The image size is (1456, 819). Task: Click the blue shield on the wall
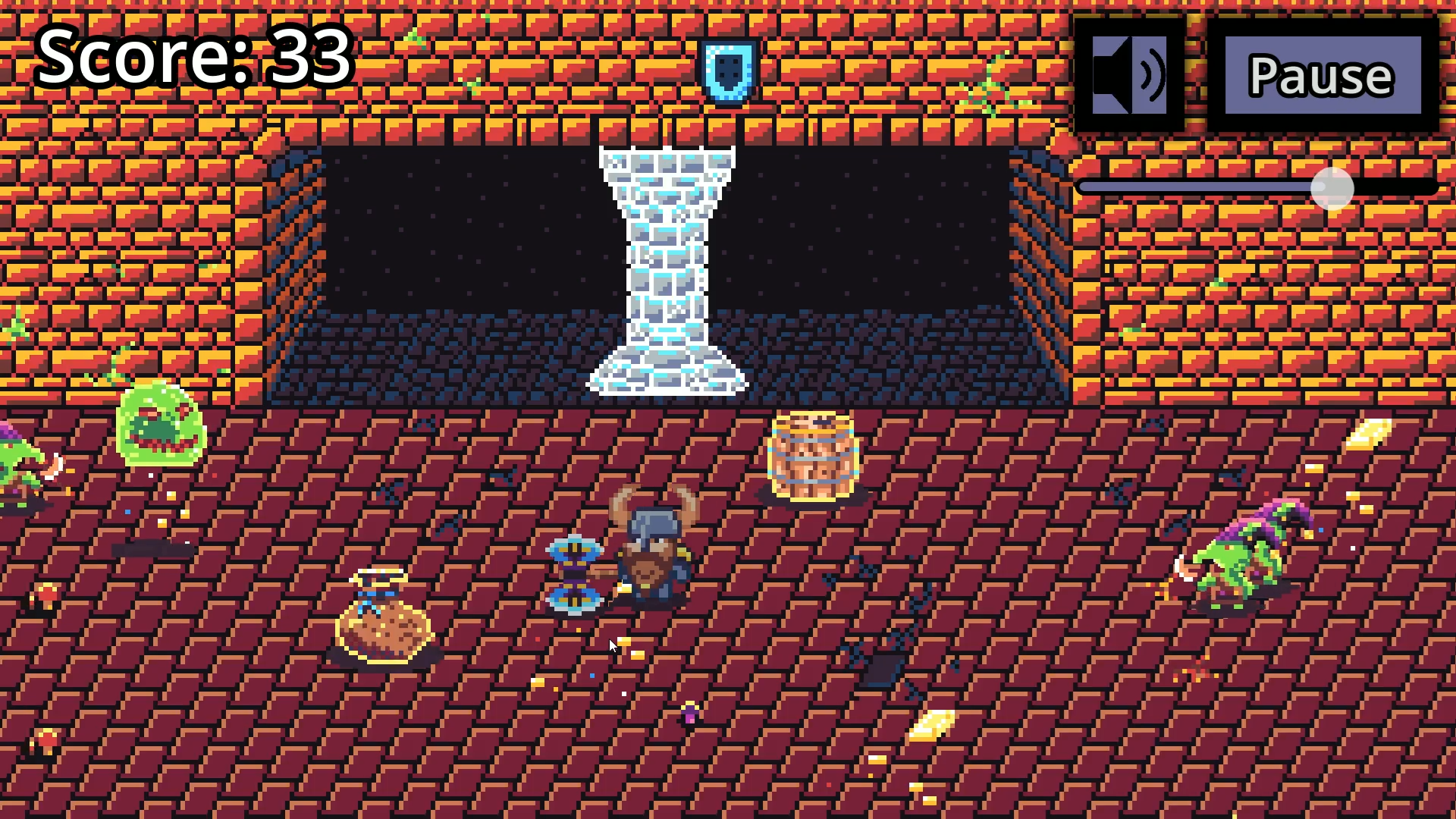point(730,71)
